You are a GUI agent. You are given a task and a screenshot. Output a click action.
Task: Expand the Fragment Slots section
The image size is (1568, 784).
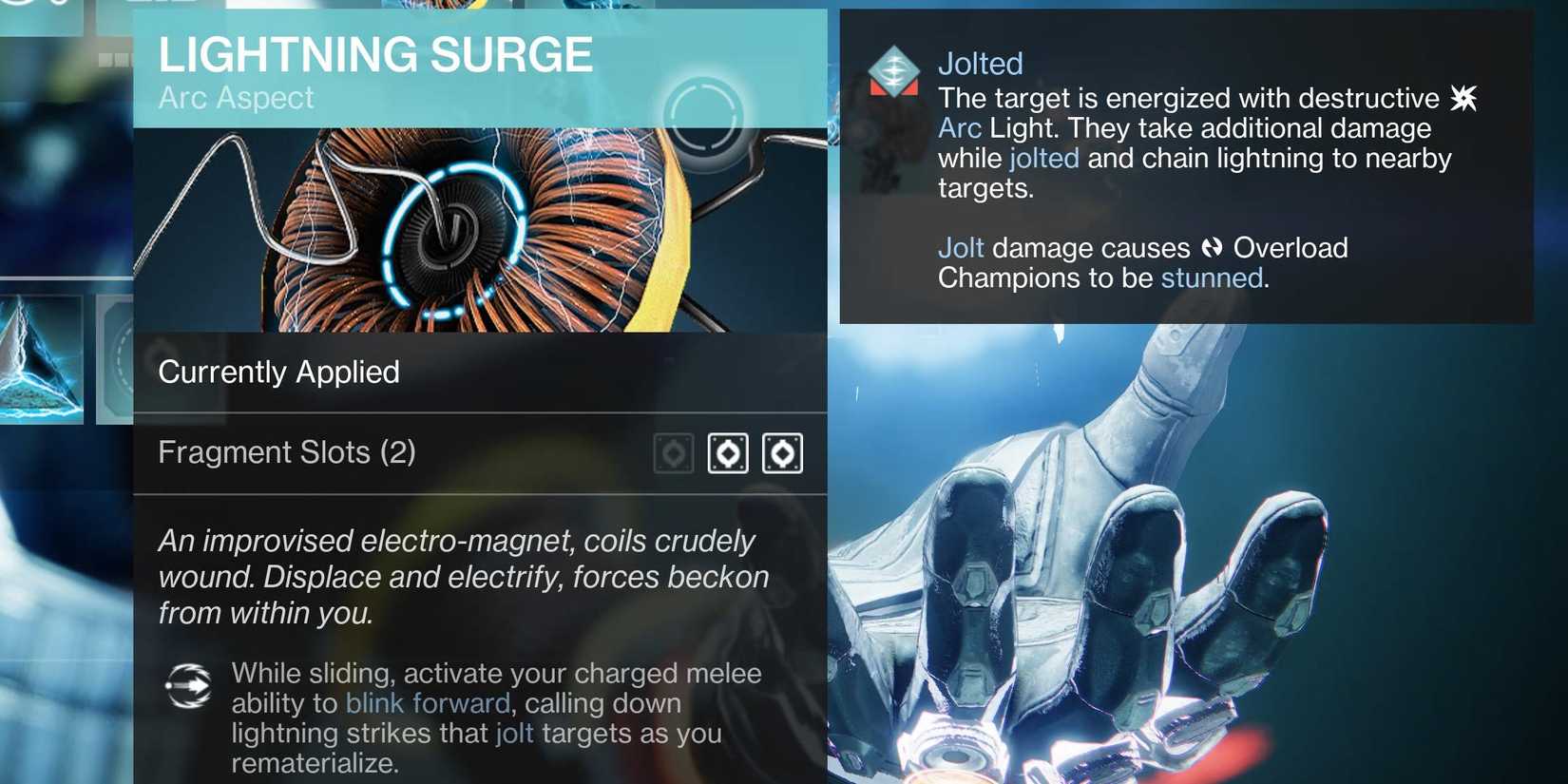[287, 452]
